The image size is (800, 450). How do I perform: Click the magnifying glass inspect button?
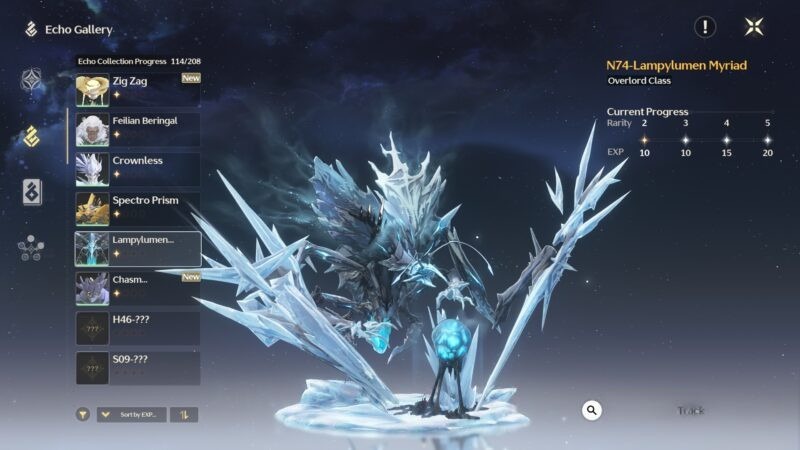[592, 410]
